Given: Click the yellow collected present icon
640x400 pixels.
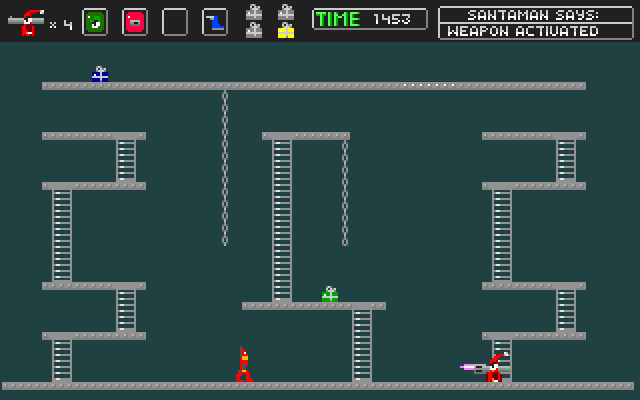Looking at the screenshot, I should click(286, 31).
